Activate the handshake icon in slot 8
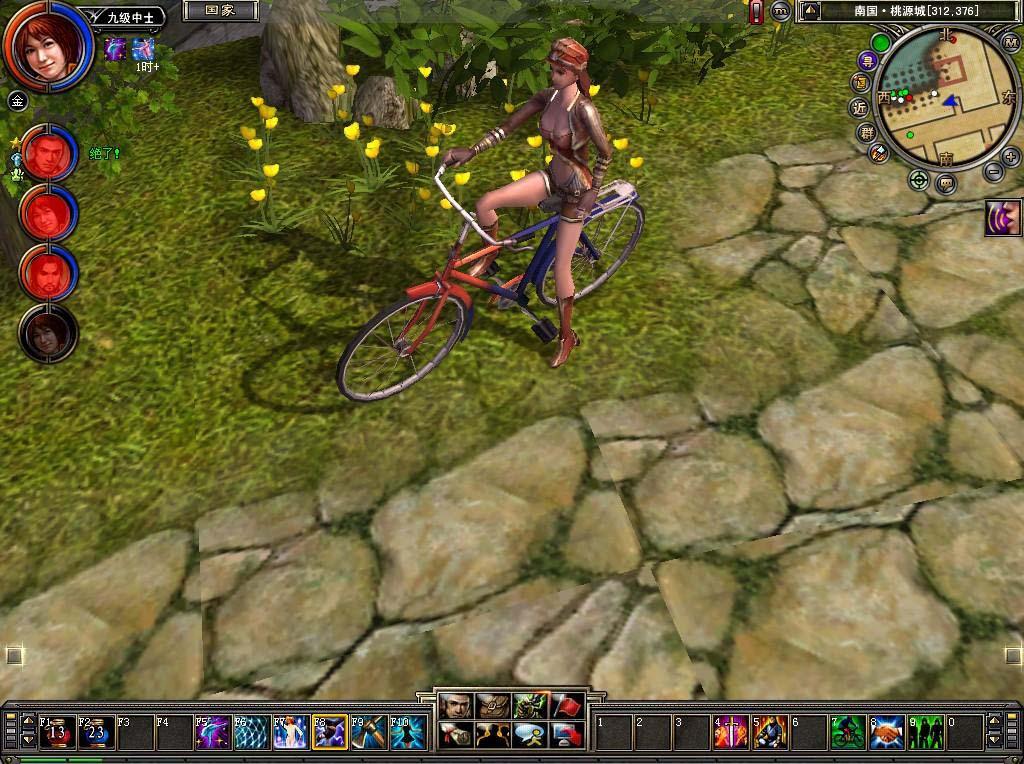This screenshot has width=1024, height=764. click(x=887, y=733)
